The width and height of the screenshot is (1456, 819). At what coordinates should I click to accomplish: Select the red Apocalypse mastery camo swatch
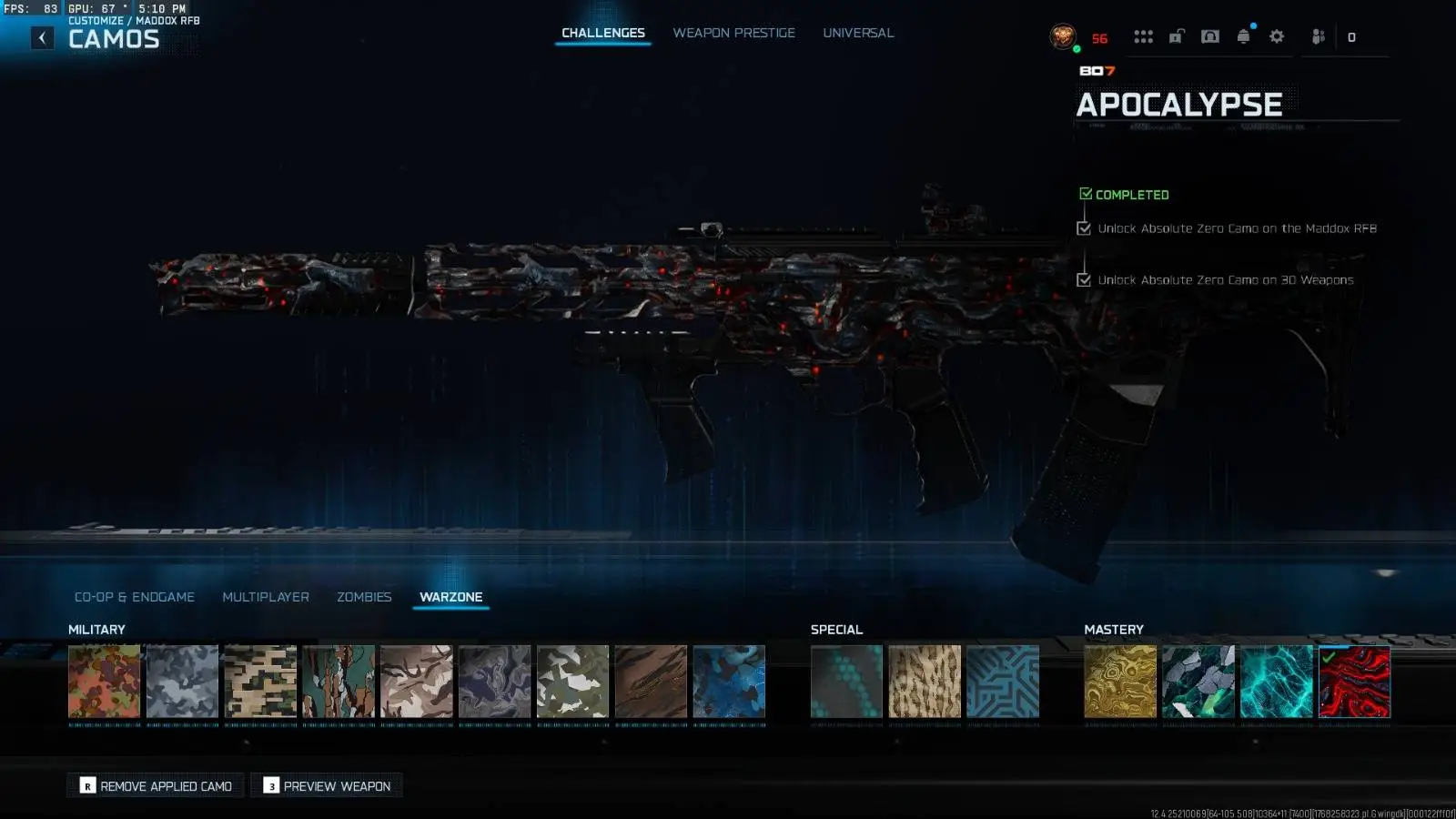click(x=1354, y=682)
